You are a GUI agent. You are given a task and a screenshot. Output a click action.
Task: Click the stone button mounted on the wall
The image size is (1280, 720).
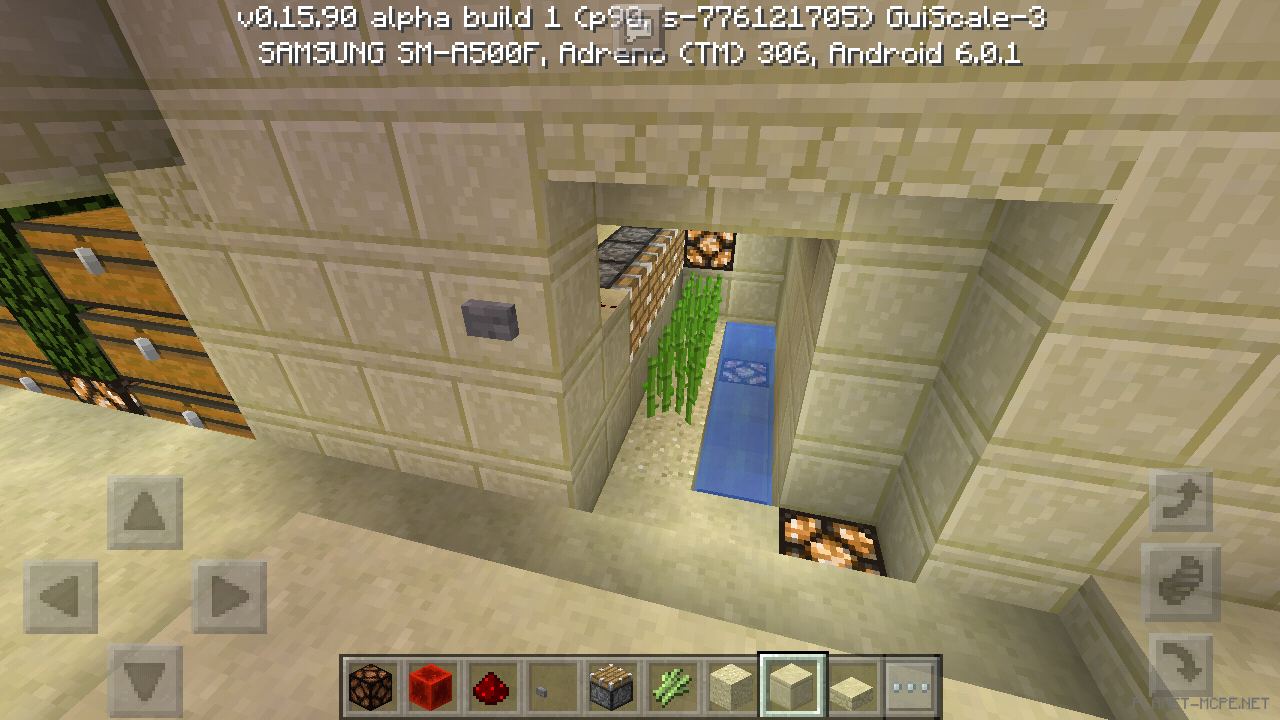pos(489,318)
